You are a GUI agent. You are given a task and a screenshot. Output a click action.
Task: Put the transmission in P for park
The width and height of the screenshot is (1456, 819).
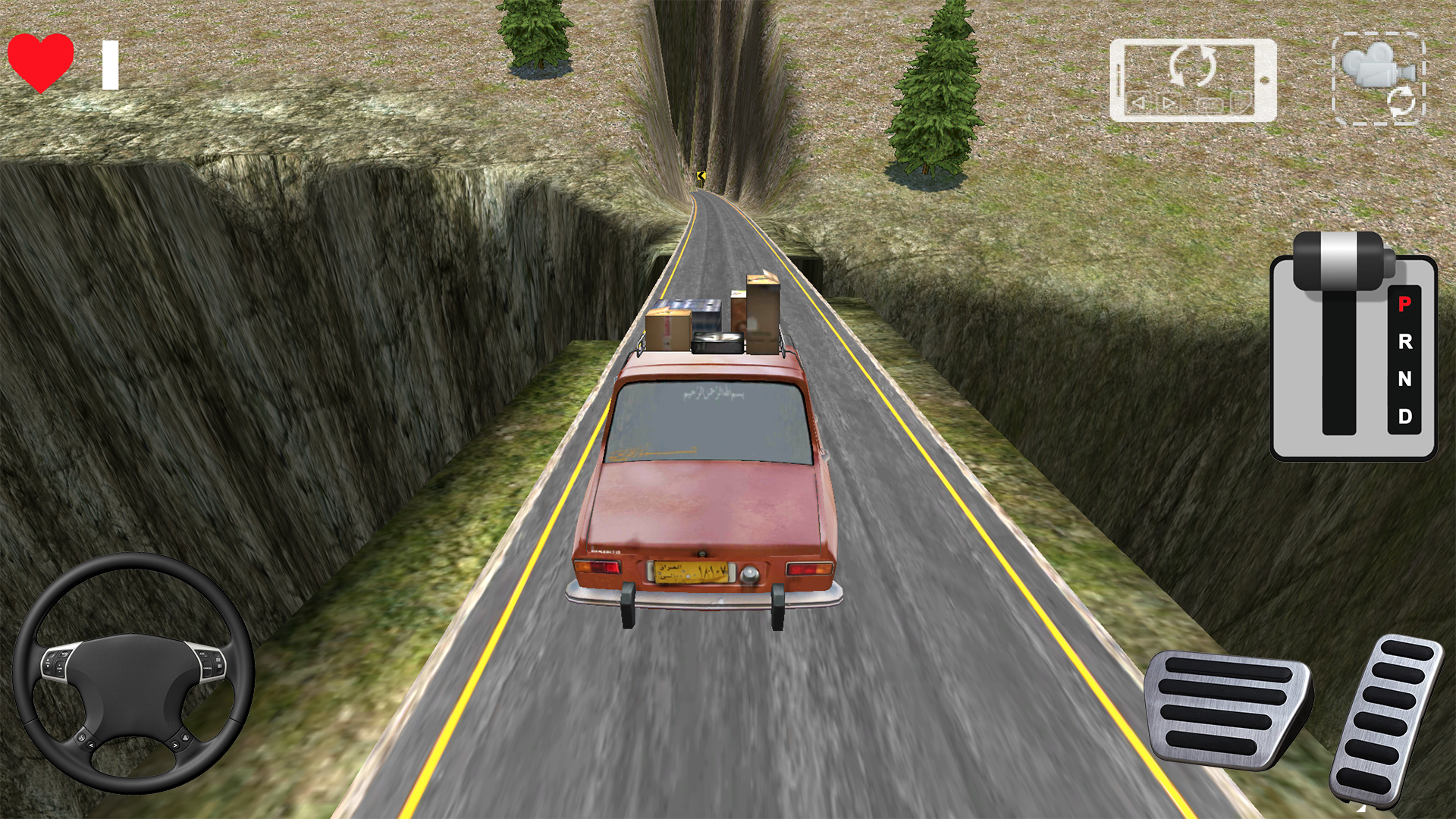tap(1404, 303)
